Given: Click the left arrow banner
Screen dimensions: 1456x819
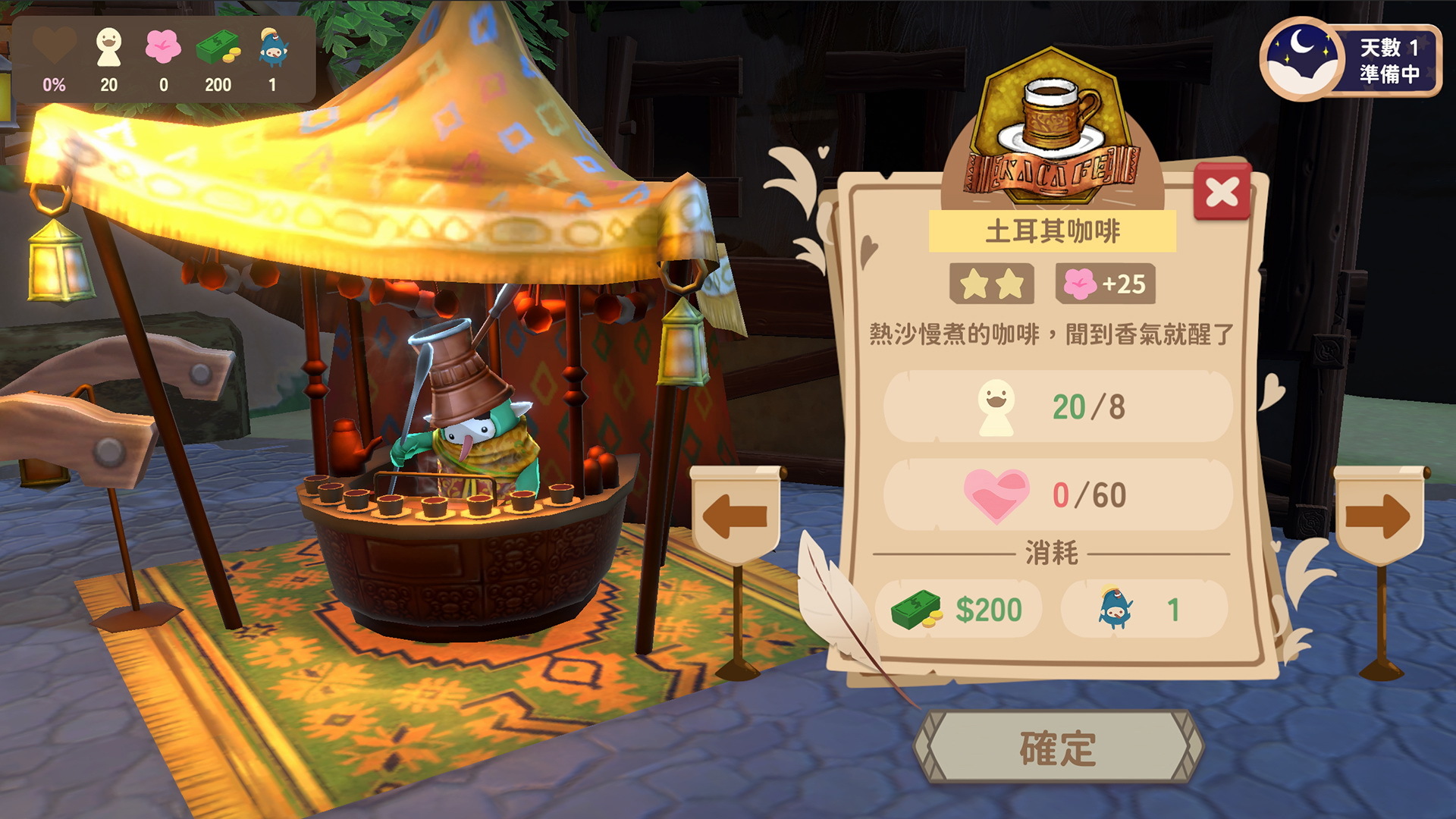Looking at the screenshot, I should tap(734, 514).
